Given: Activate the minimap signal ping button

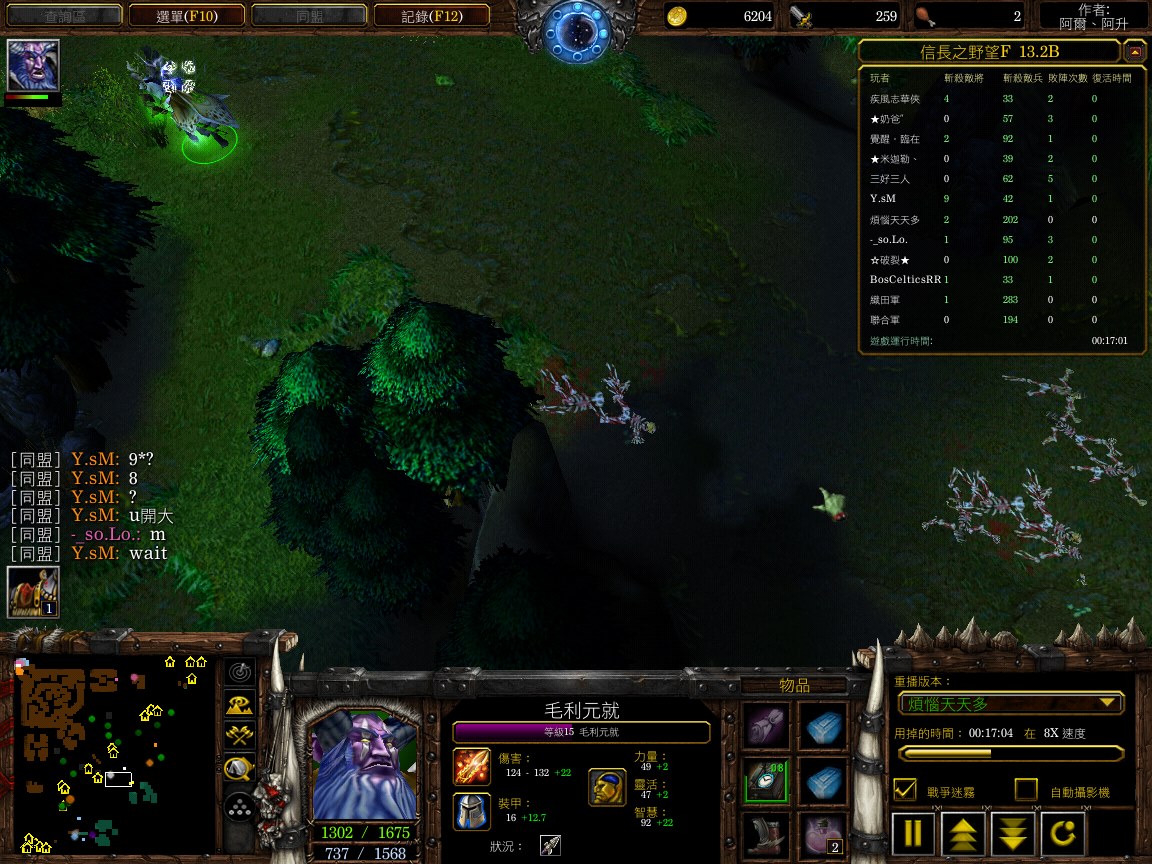Looking at the screenshot, I should (239, 672).
